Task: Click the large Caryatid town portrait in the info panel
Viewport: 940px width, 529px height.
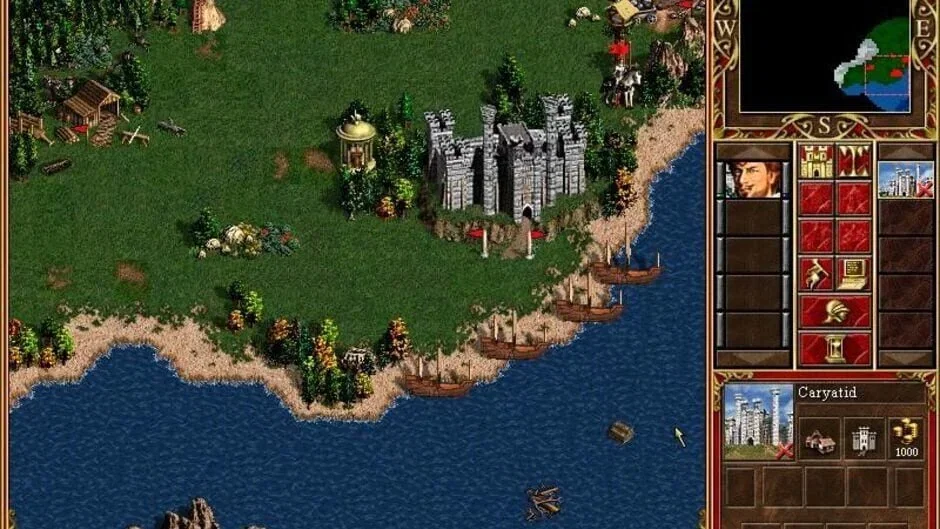Action: tap(757, 421)
